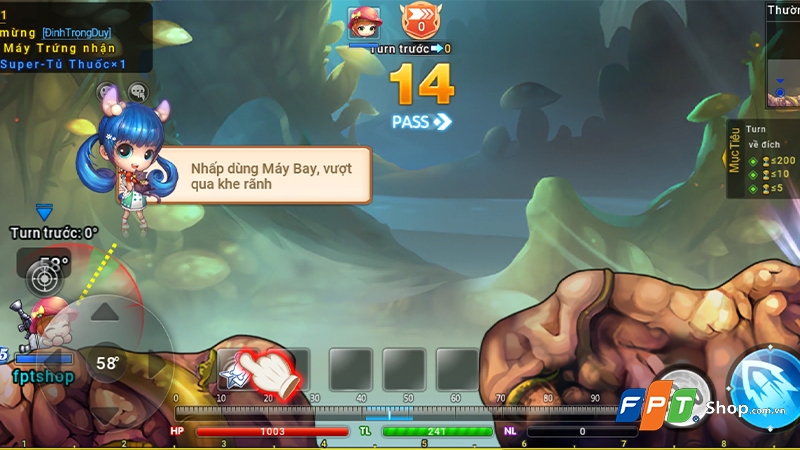Lower the angle with the down arrow

(105, 411)
